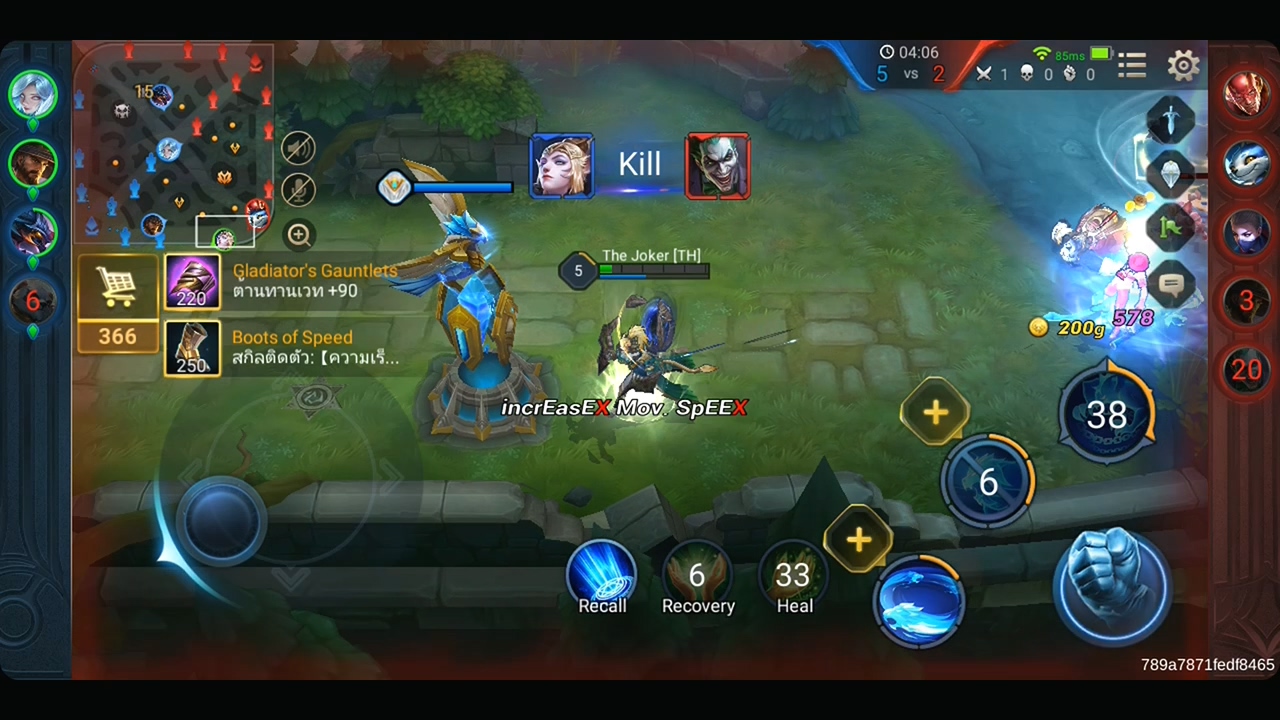Buy the Gladiator's Gauntlets recommended item
1280x720 pixels.
[192, 282]
